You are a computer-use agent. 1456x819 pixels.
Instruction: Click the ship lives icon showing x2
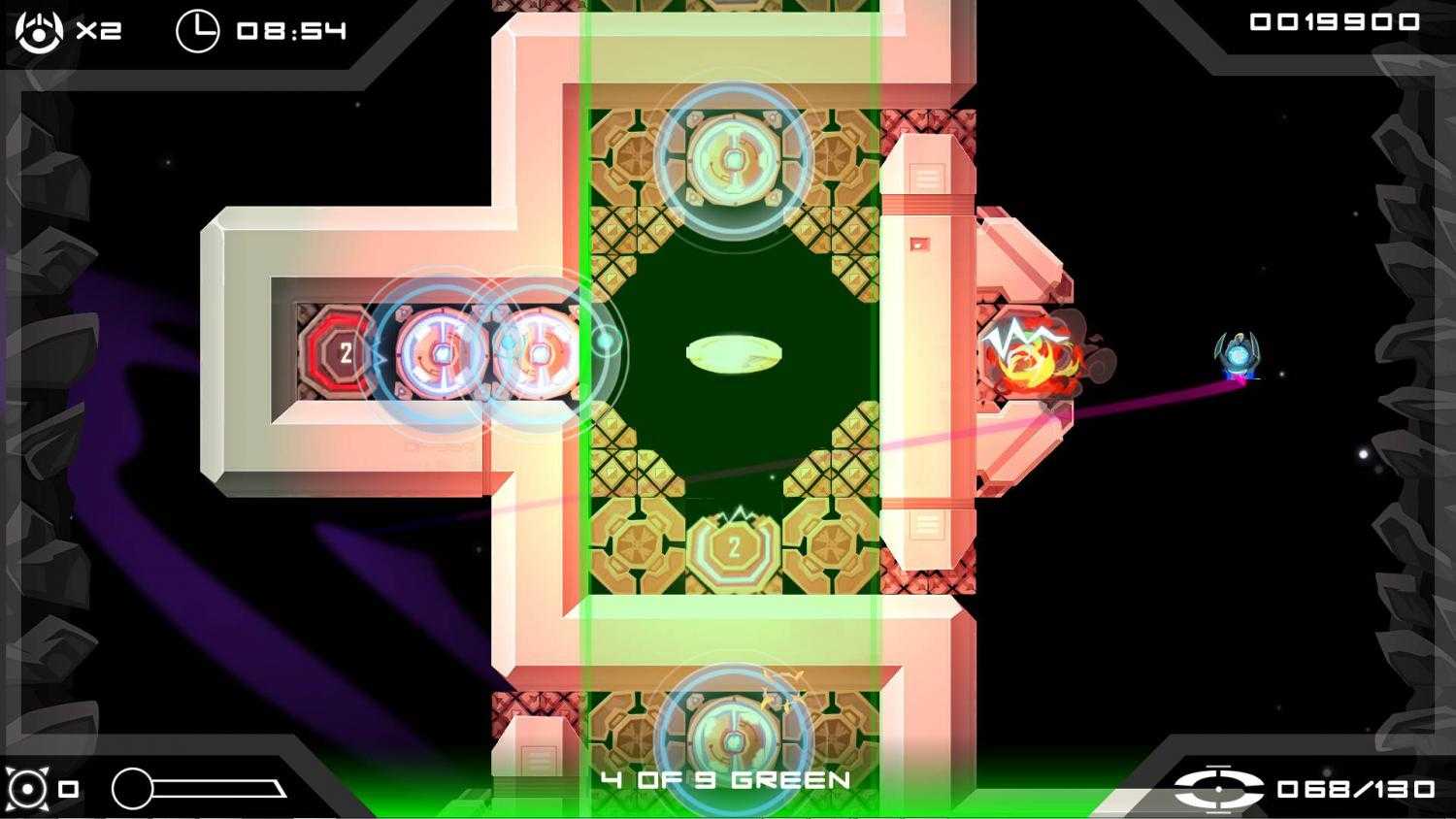[x=39, y=29]
